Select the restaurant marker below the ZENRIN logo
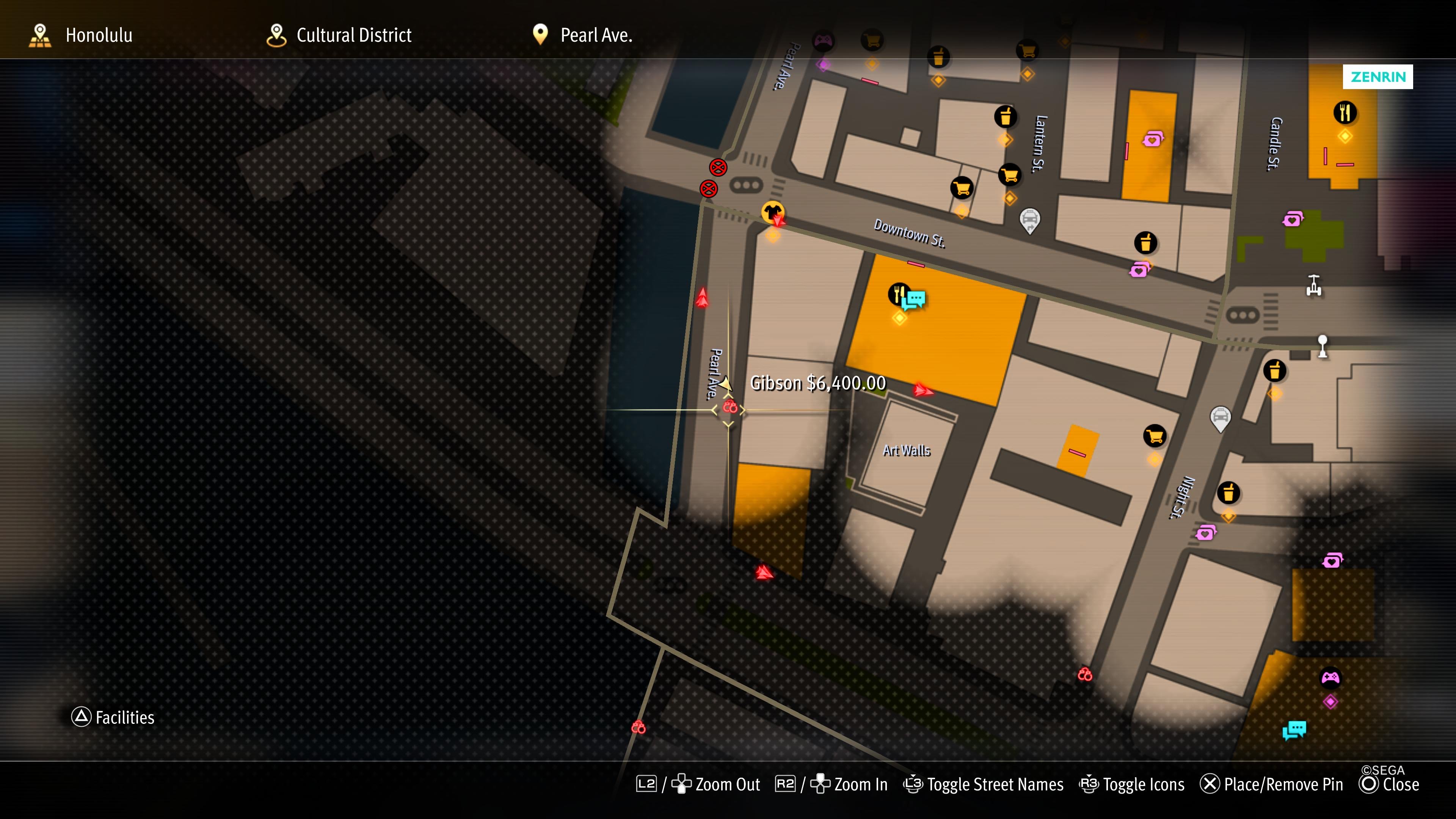This screenshot has height=819, width=1456. click(x=1345, y=113)
